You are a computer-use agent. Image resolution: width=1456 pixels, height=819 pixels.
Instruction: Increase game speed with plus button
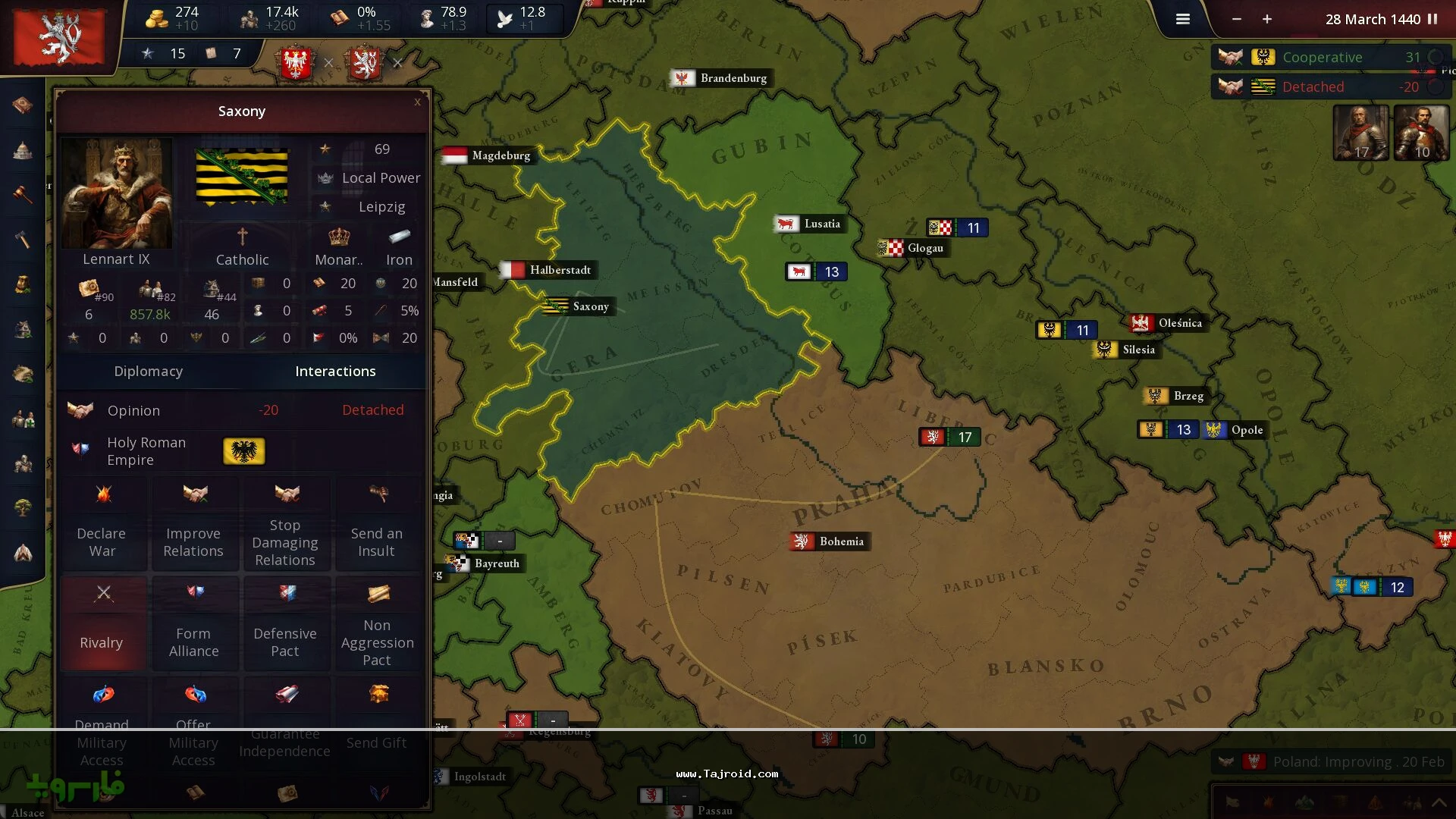[x=1267, y=20]
